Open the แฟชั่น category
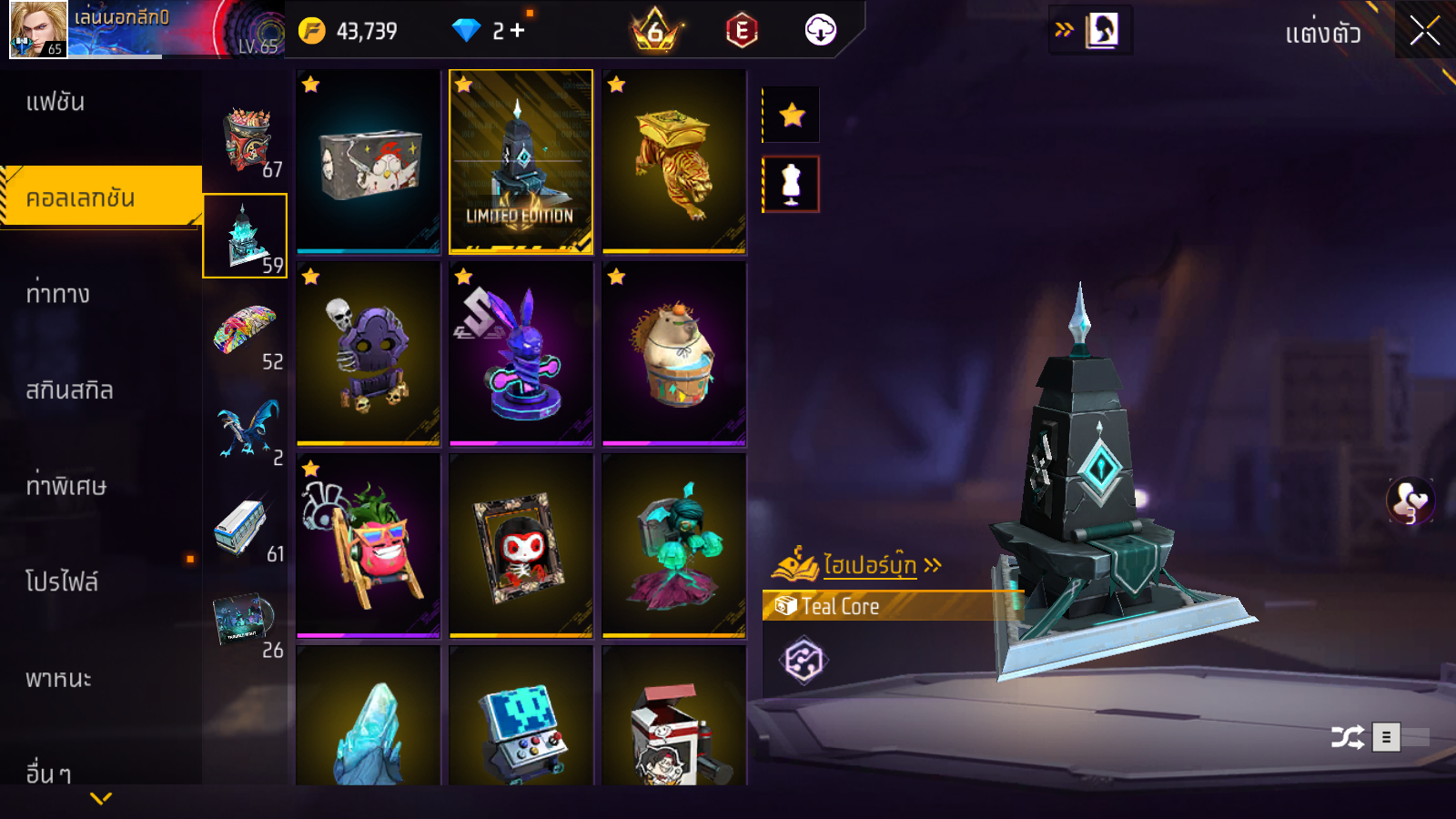Screen dimensions: 1456x819 (x=56, y=102)
